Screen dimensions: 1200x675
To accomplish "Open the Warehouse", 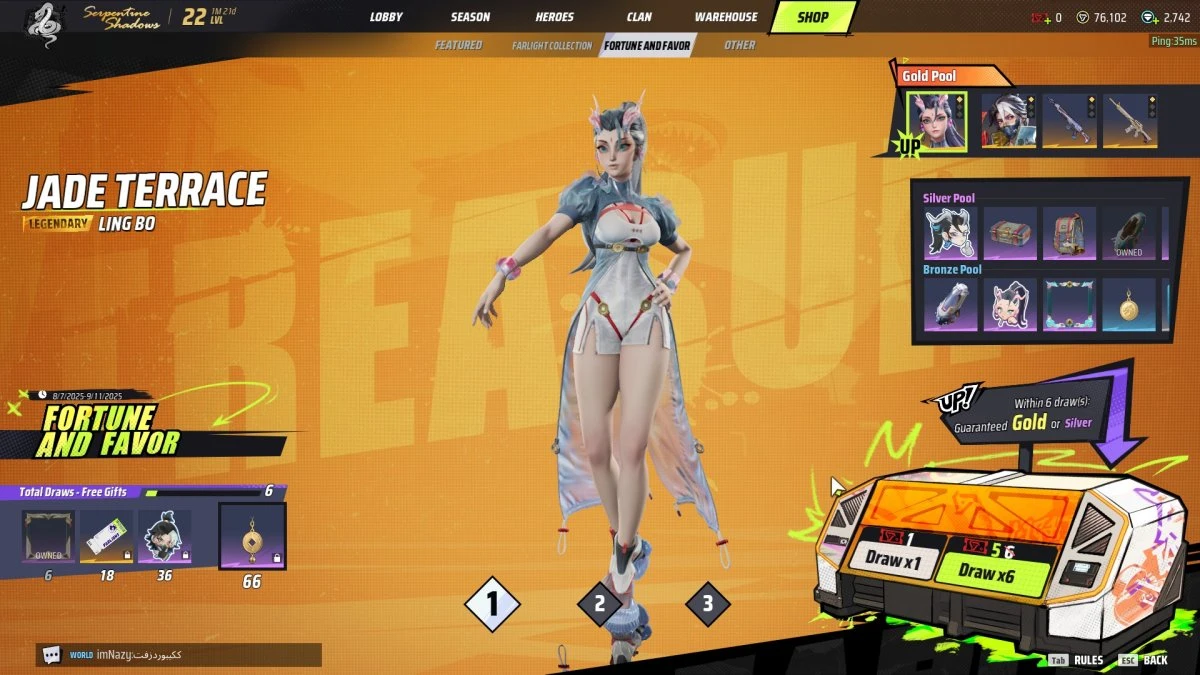I will [726, 17].
